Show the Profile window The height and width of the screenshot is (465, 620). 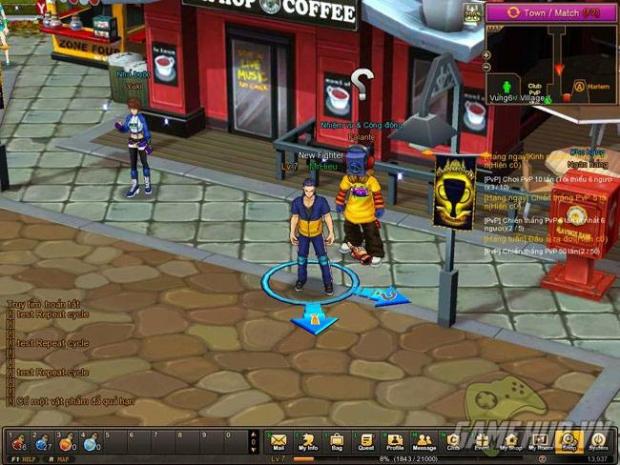tap(395, 441)
